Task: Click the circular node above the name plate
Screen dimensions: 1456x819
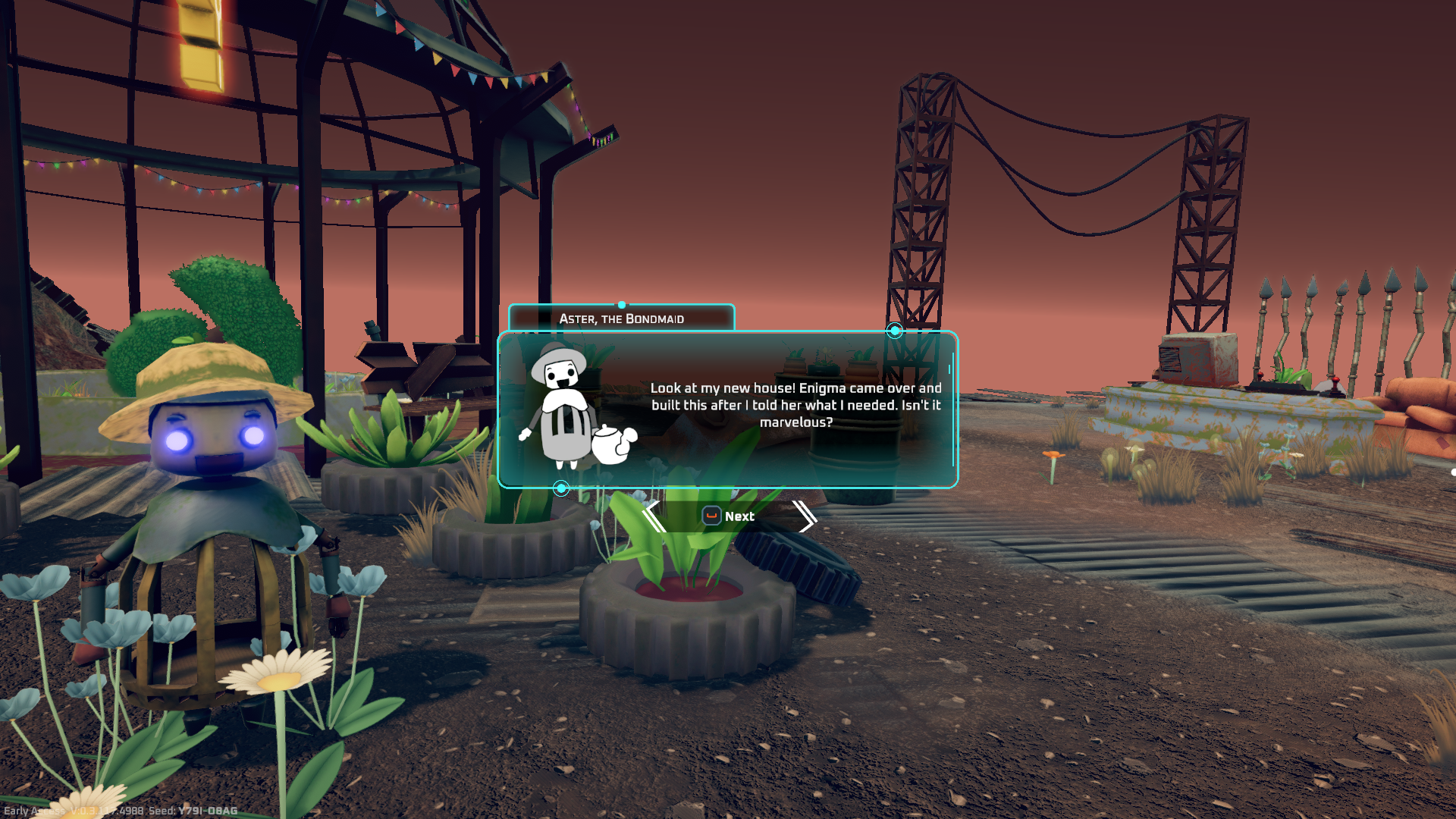Action: tap(622, 304)
